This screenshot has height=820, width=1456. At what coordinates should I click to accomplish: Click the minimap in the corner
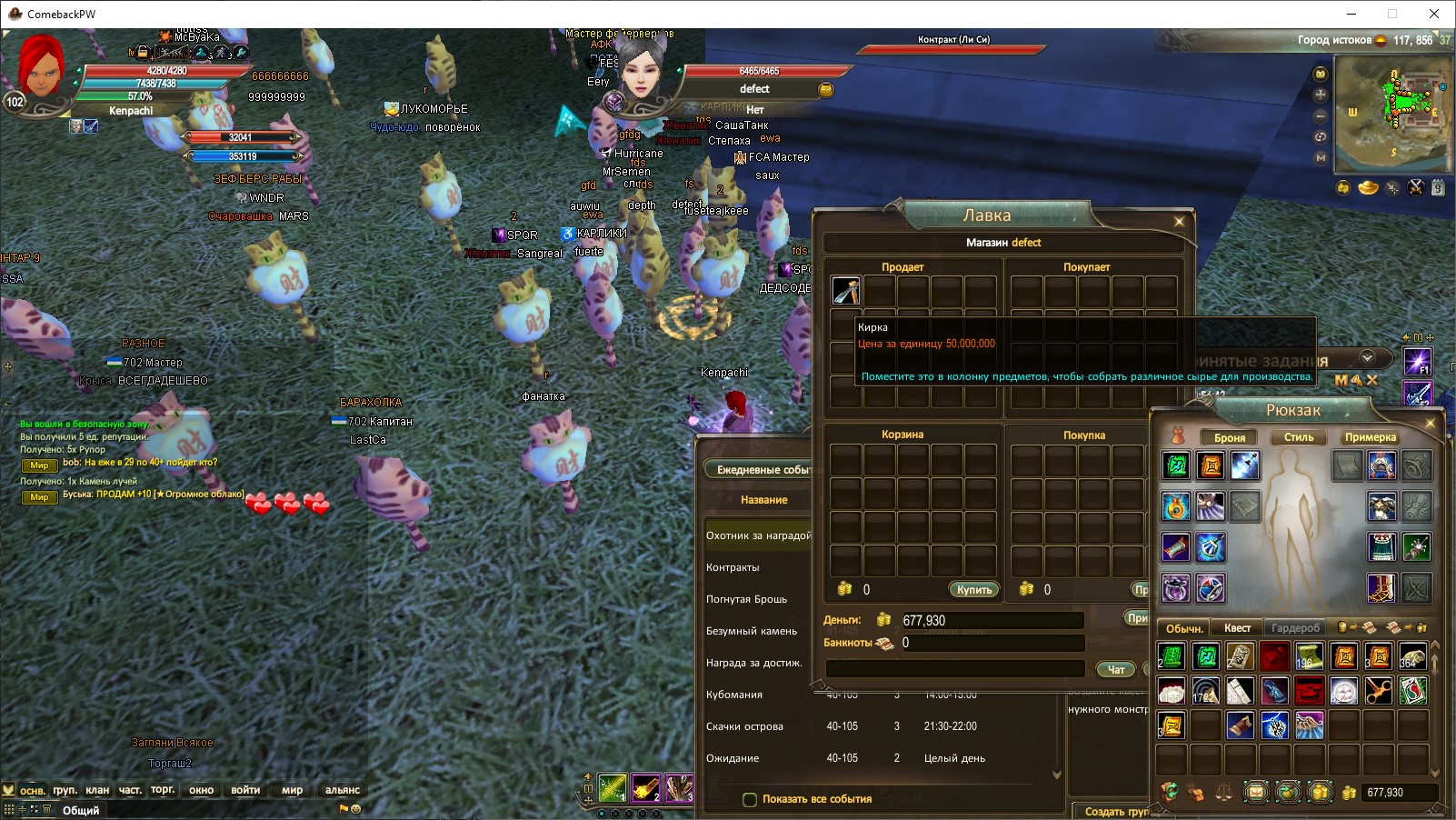(1391, 114)
